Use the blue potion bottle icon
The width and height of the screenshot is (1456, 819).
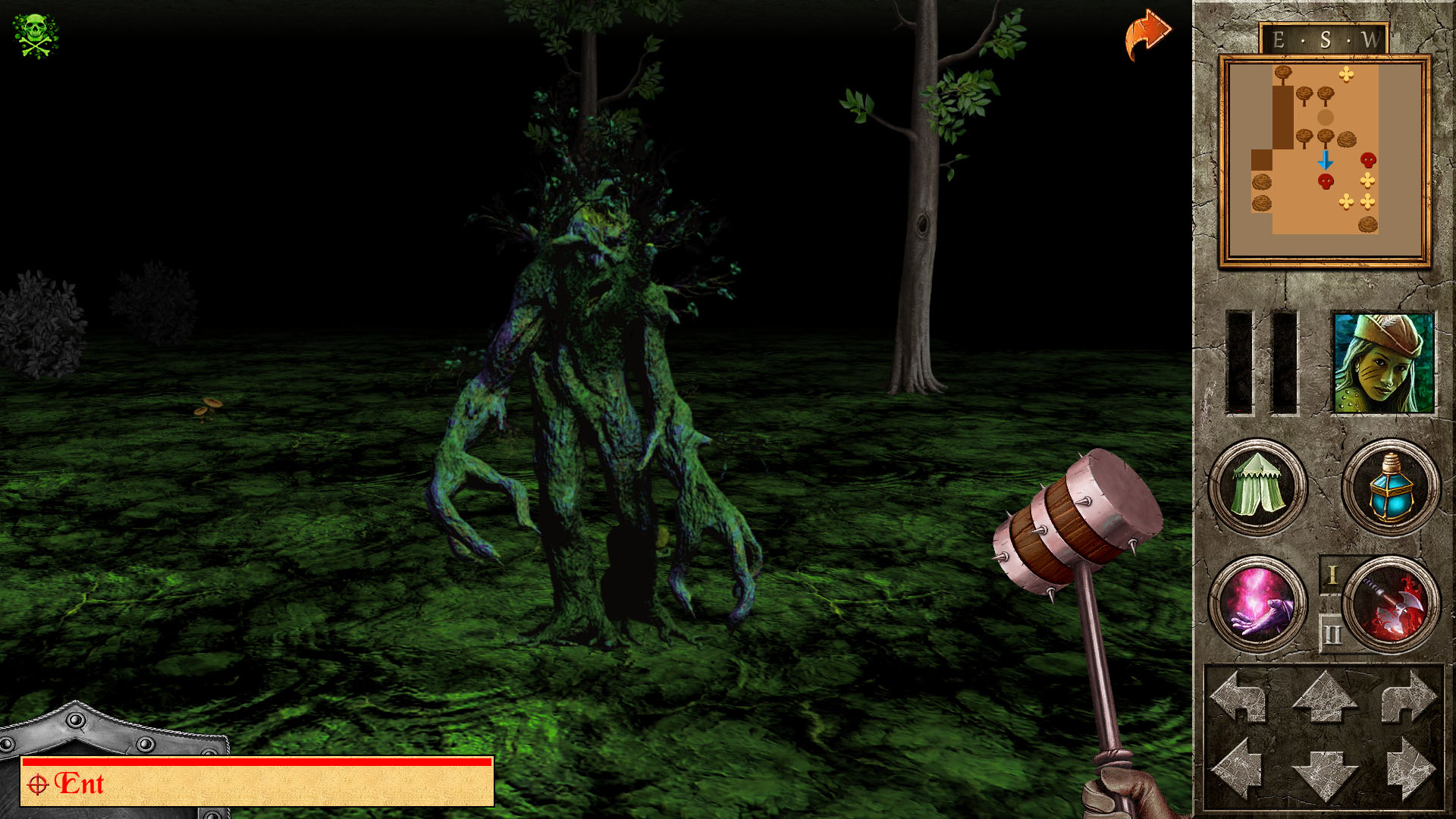click(1391, 487)
